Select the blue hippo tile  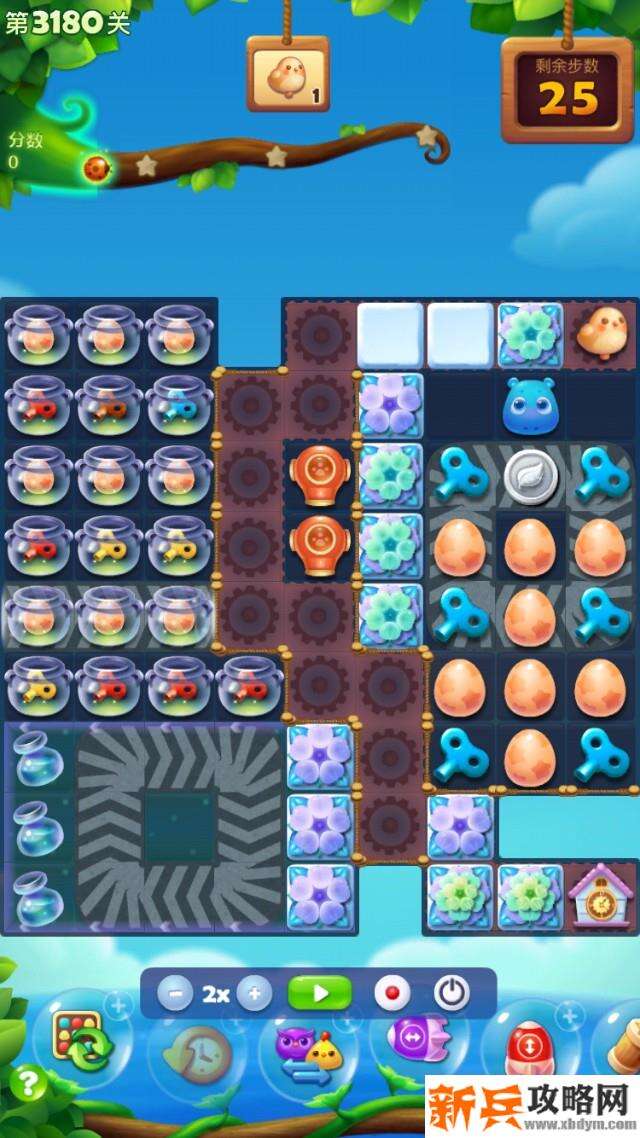(532, 406)
